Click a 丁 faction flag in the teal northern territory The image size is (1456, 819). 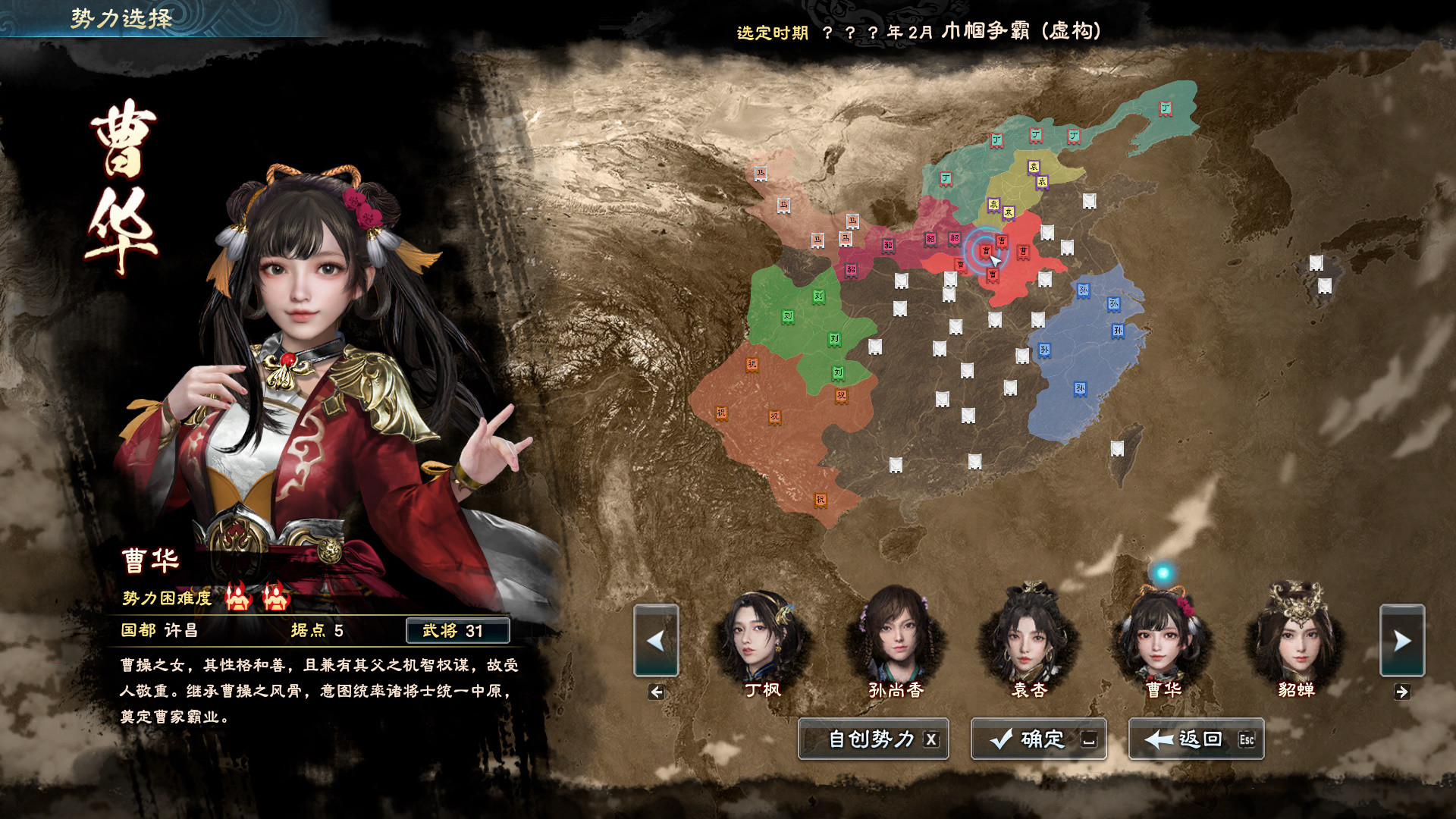tap(995, 141)
